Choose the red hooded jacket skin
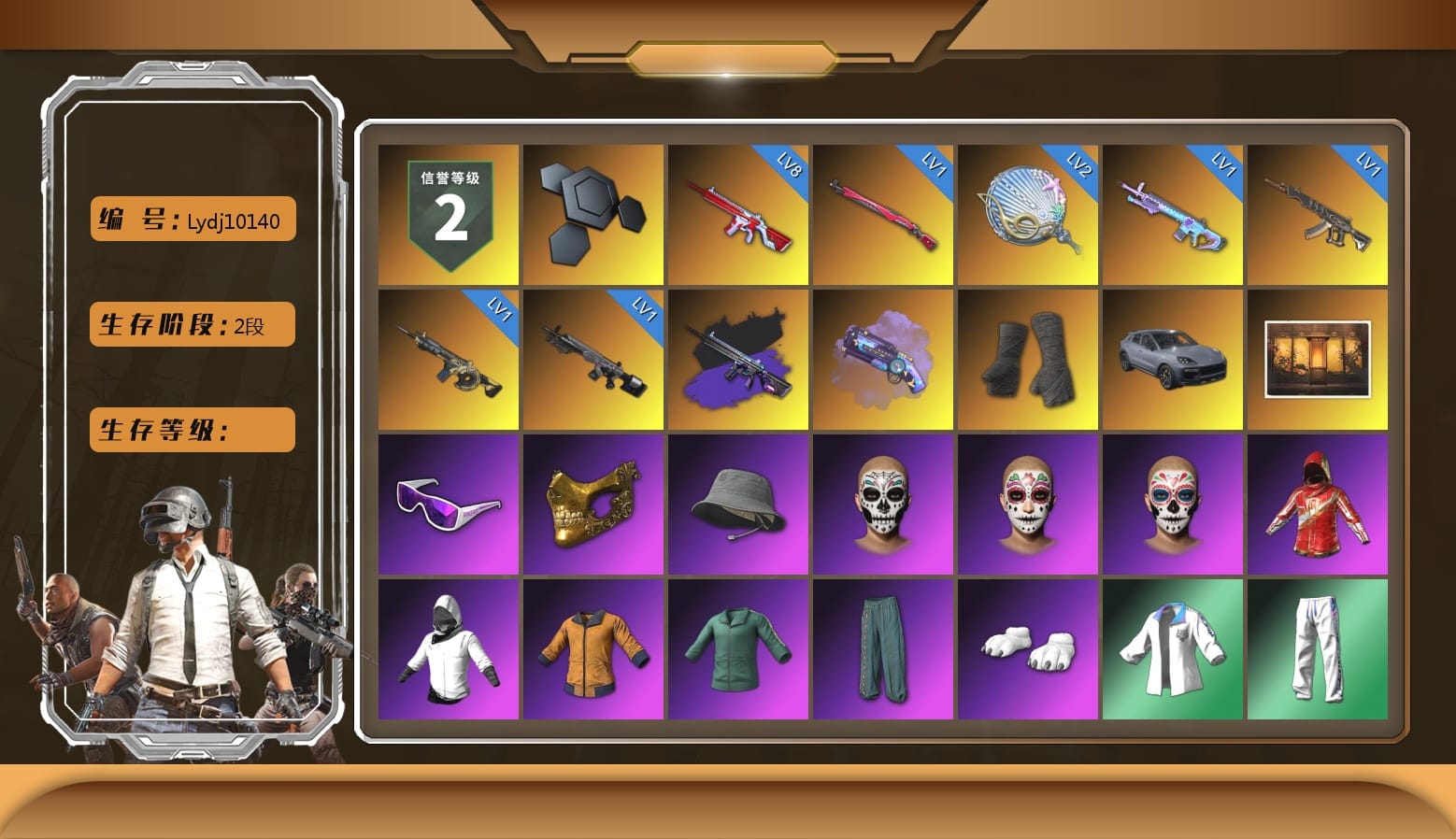 (x=1318, y=503)
